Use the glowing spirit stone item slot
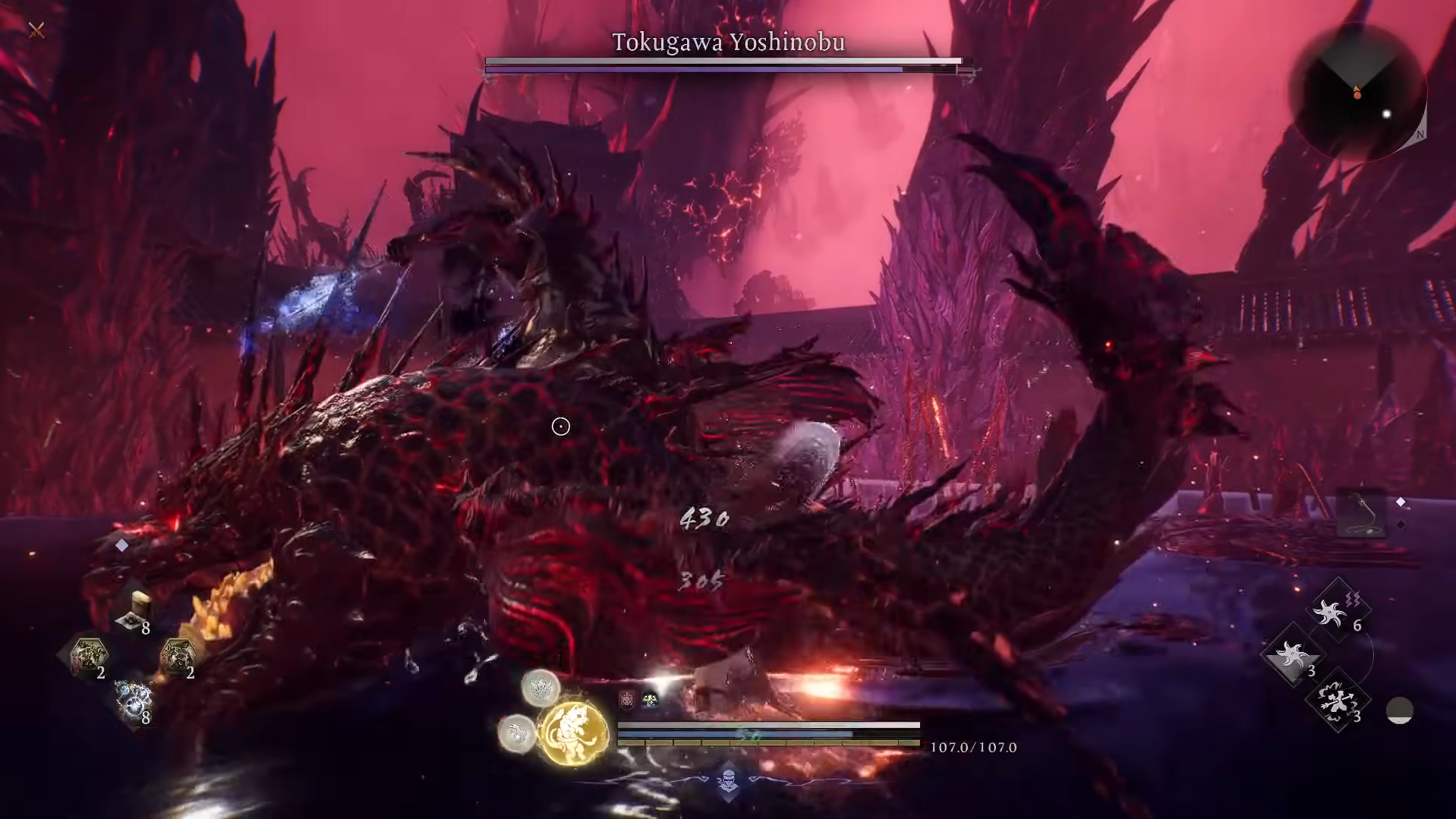 tap(134, 700)
